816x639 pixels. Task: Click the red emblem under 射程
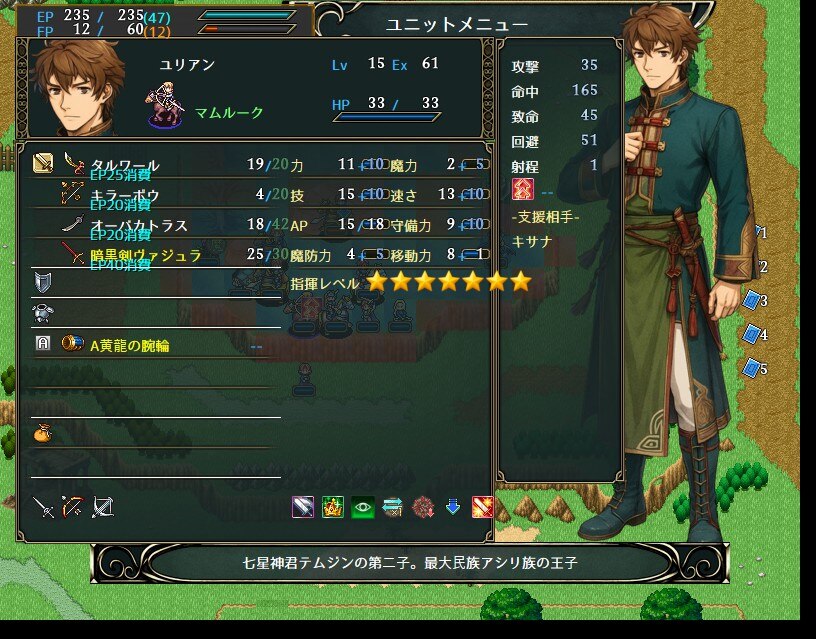click(x=523, y=190)
